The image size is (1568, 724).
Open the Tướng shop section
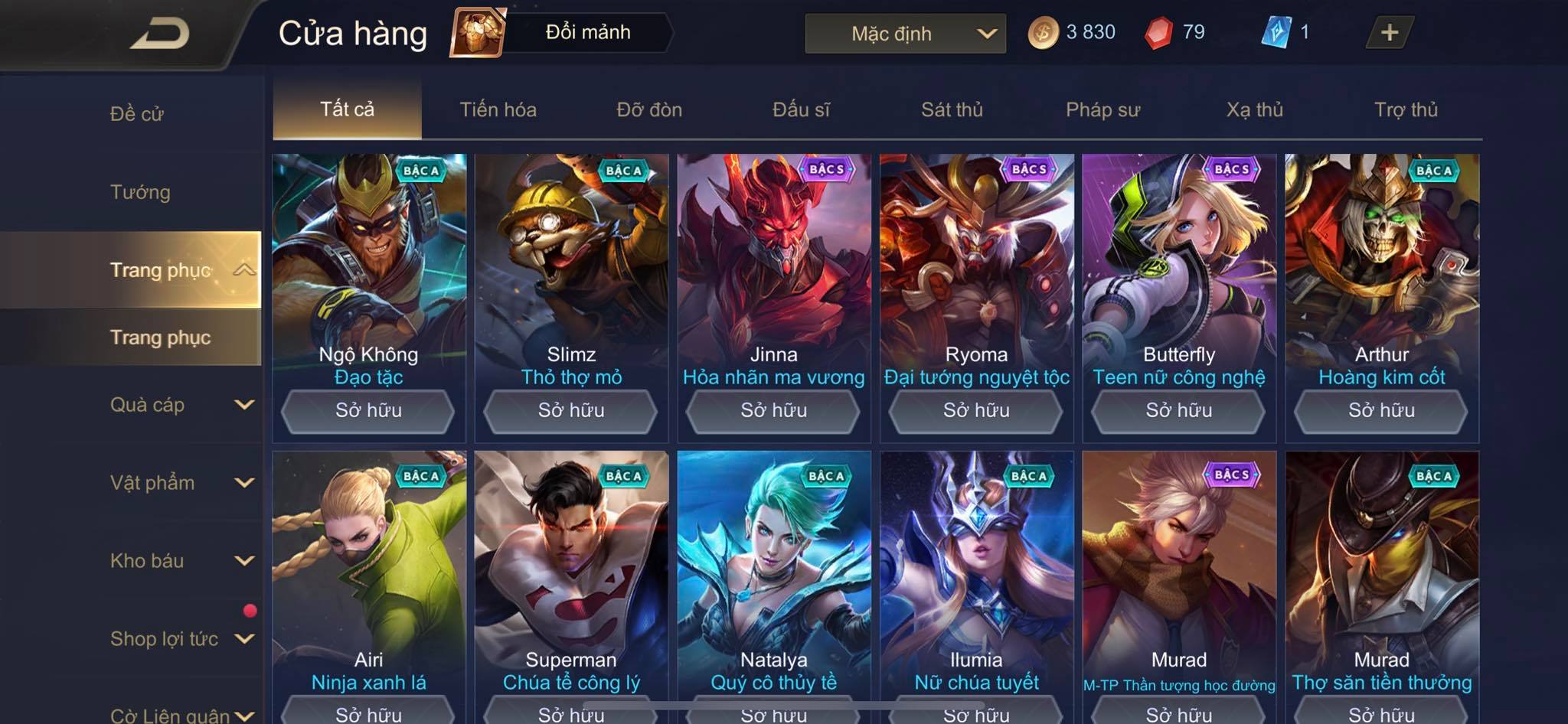point(140,192)
